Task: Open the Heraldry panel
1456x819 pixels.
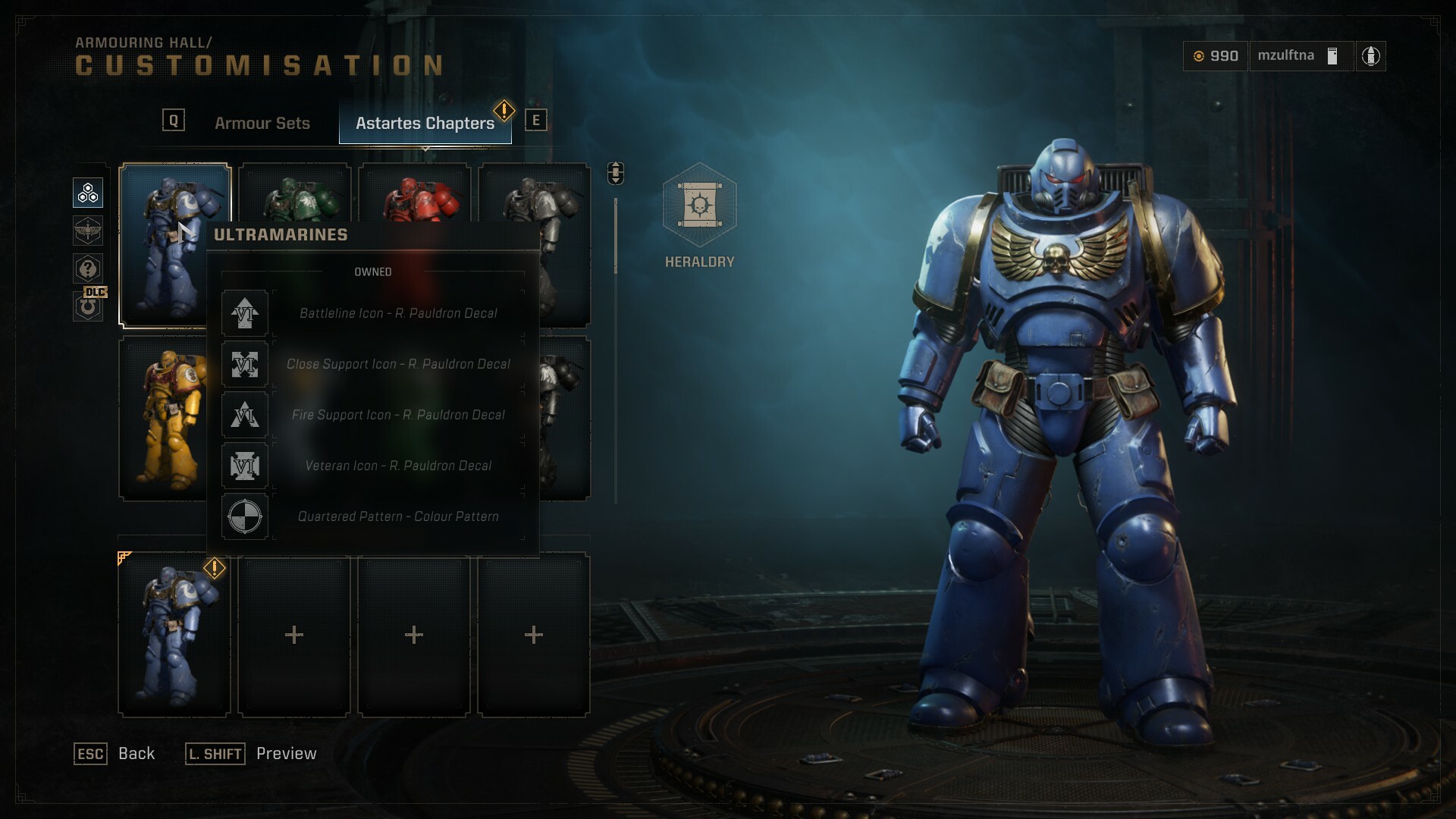Action: coord(699,216)
